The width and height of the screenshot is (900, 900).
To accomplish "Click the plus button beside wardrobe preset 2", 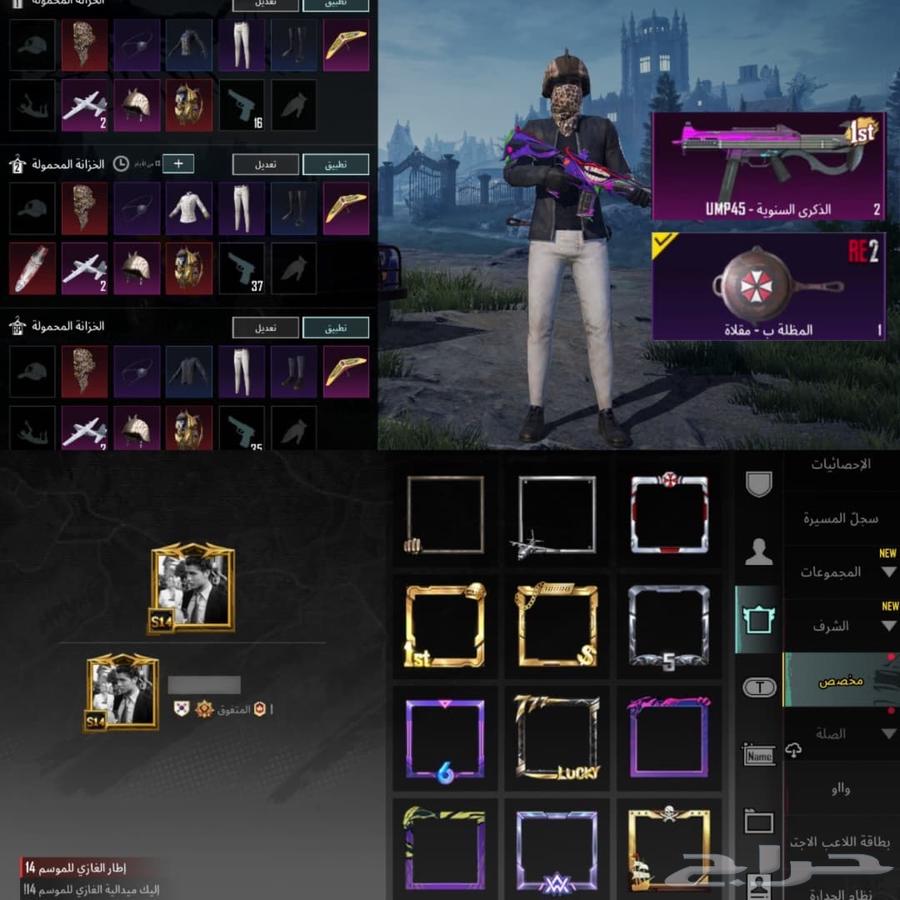I will coord(177,163).
